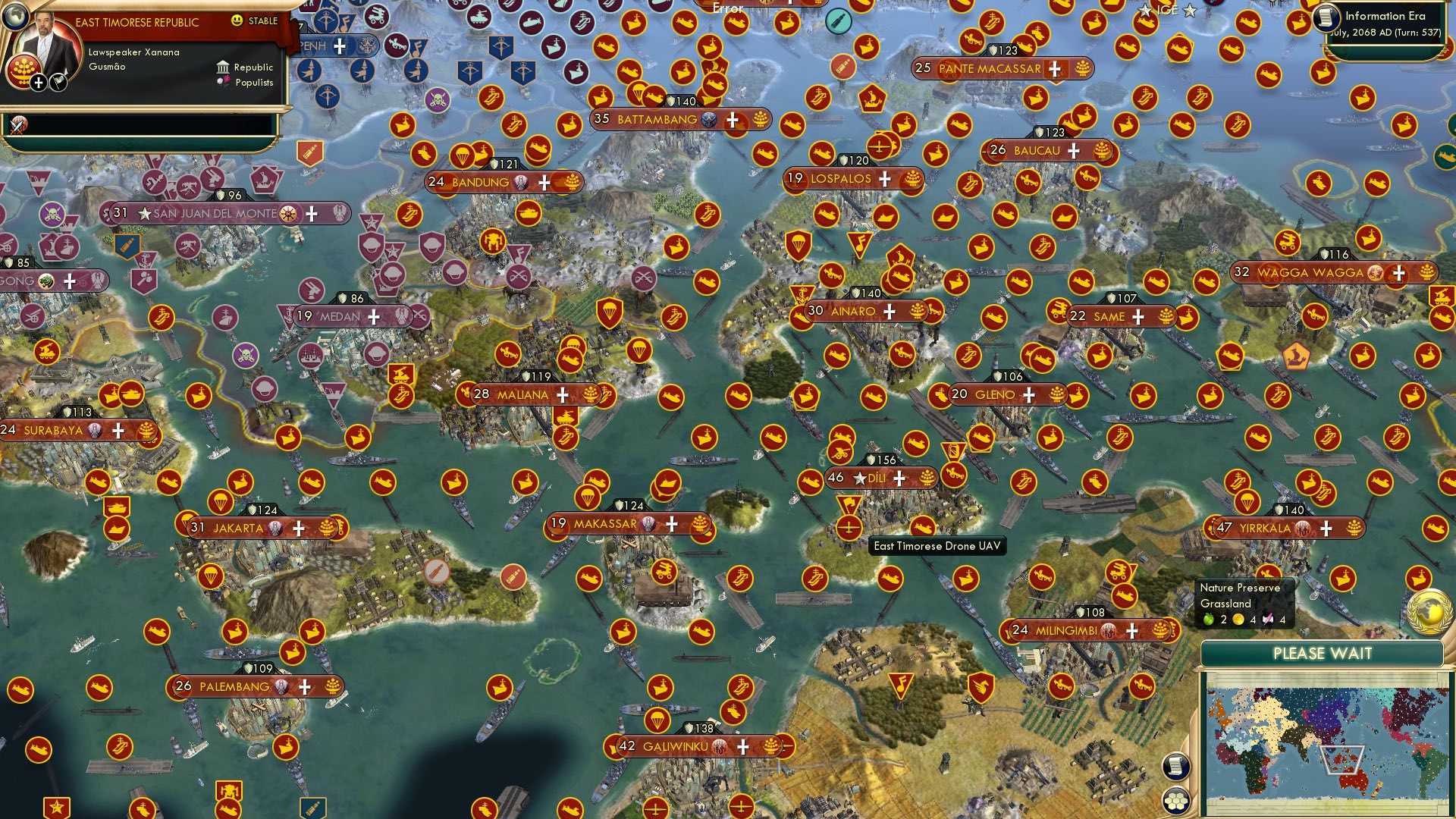Image resolution: width=1456 pixels, height=819 pixels.
Task: Open the military log via crossed swords icon
Action: point(17,126)
